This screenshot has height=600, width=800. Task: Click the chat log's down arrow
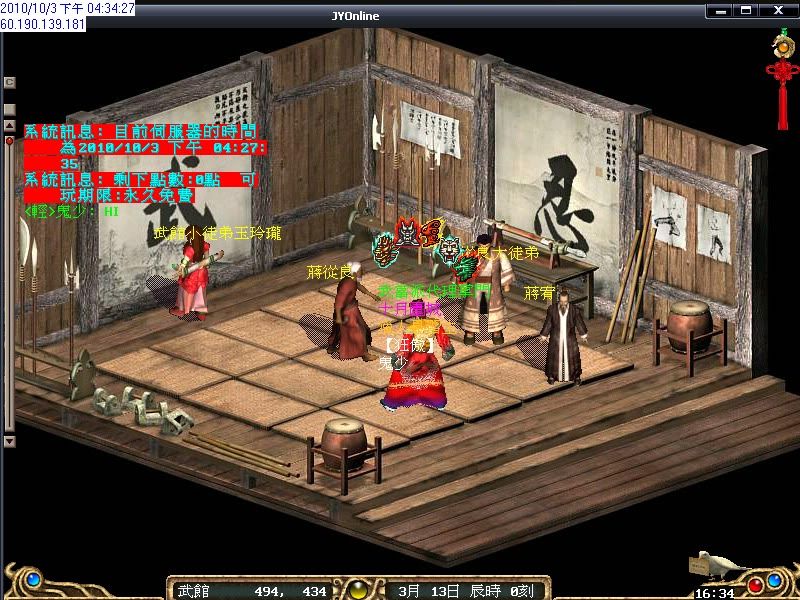click(9, 441)
